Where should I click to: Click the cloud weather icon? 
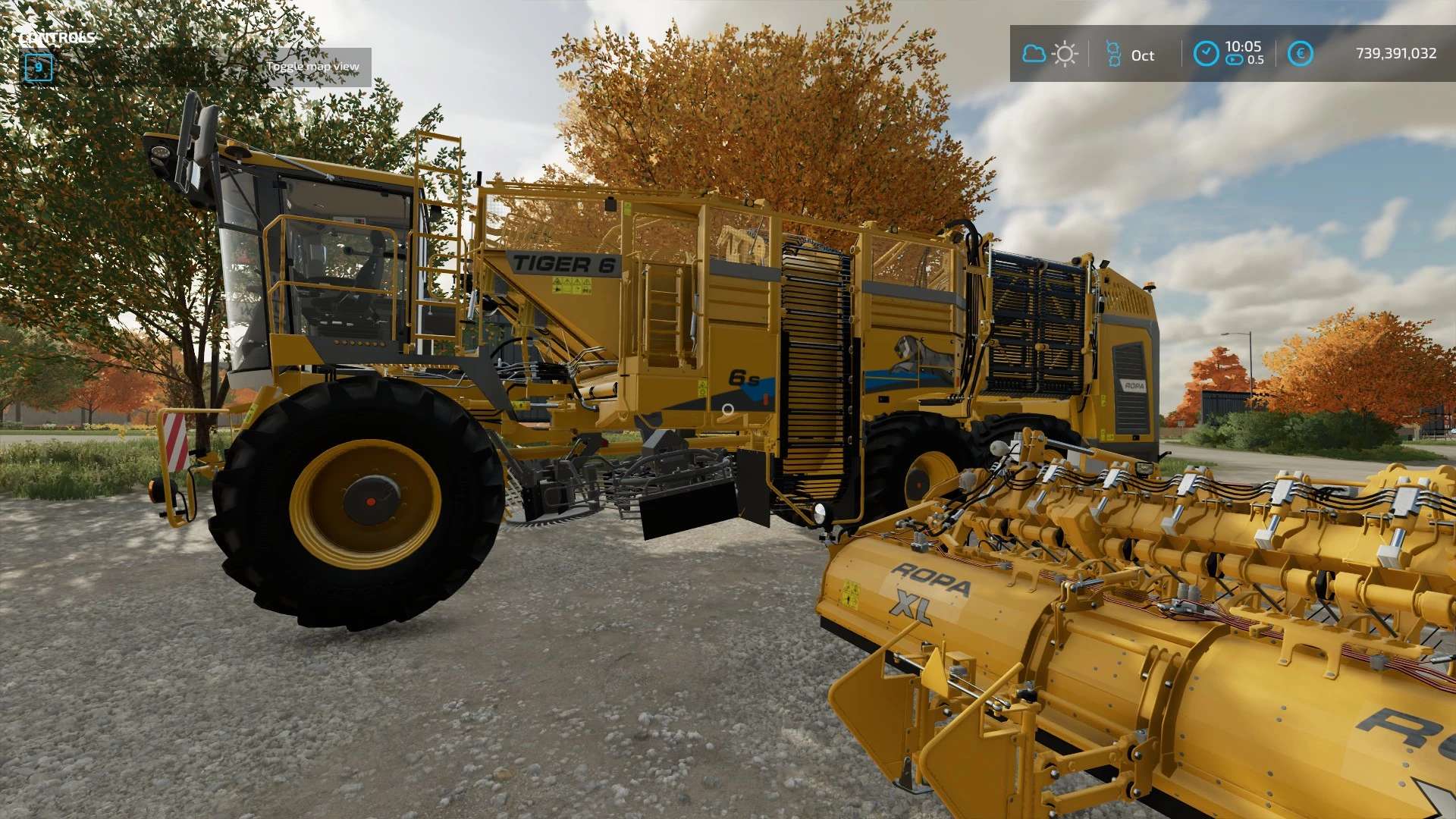point(1034,54)
